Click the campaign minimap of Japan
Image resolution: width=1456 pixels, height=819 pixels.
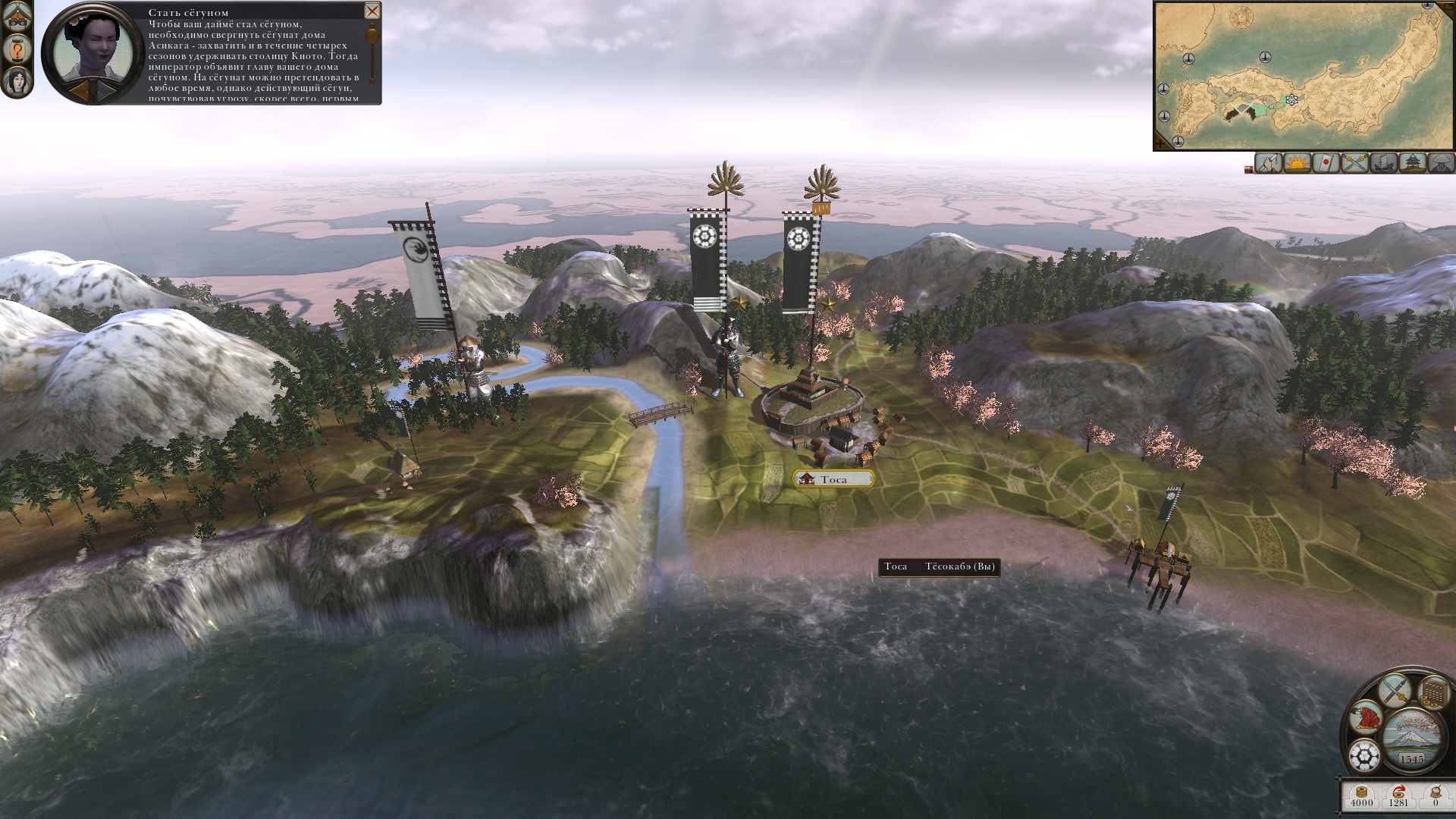(1303, 74)
